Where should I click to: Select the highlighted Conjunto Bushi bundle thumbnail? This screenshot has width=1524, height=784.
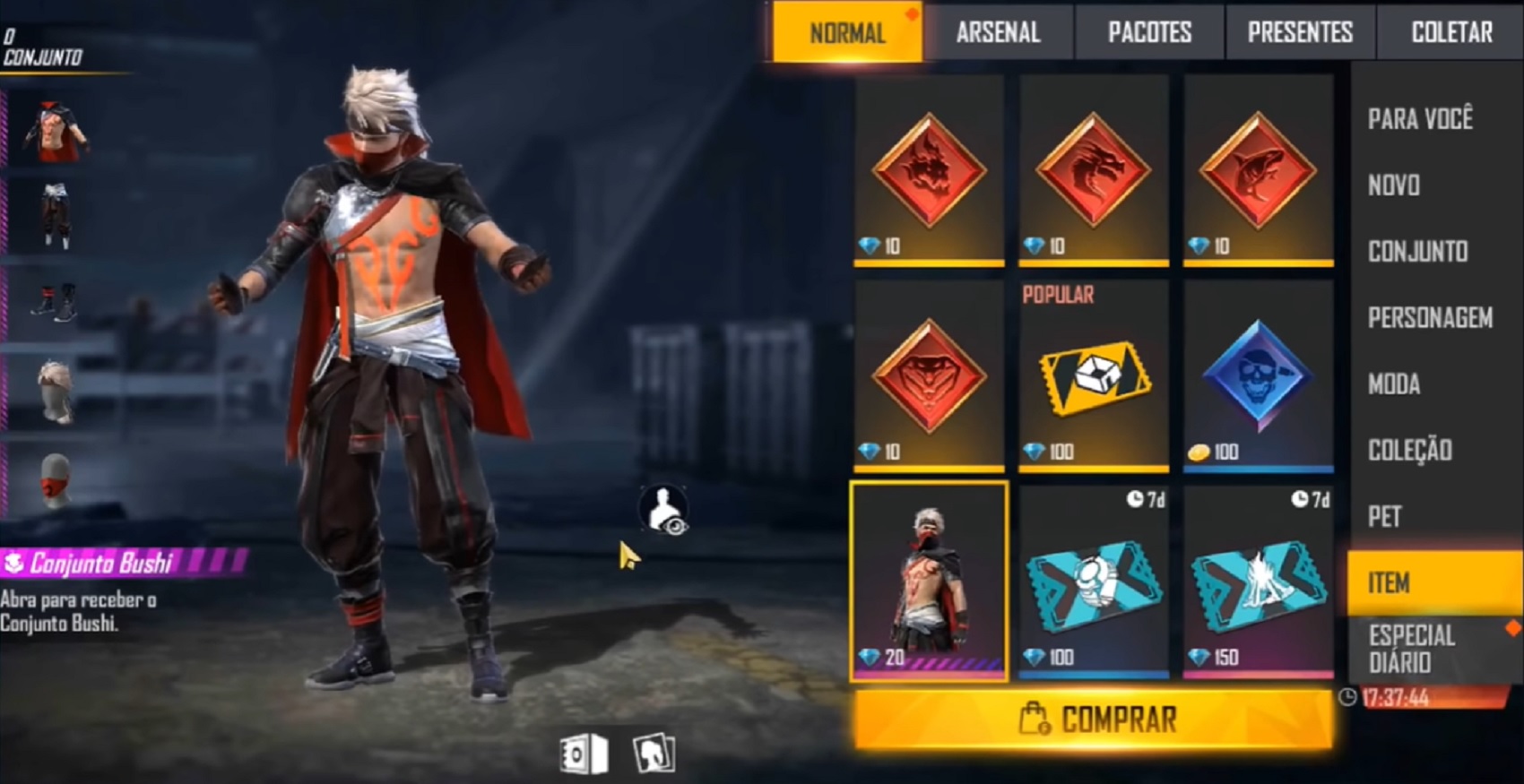click(x=930, y=582)
